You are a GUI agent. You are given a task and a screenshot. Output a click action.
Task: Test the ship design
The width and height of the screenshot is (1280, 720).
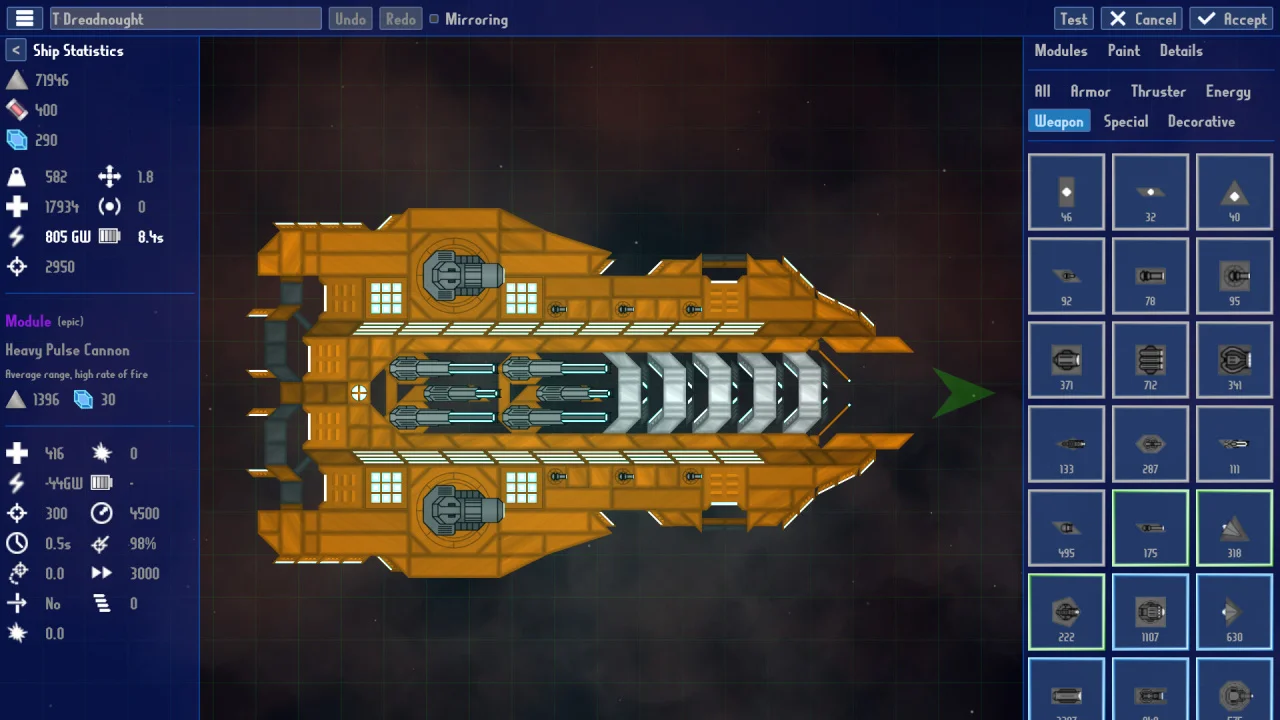[x=1073, y=19]
